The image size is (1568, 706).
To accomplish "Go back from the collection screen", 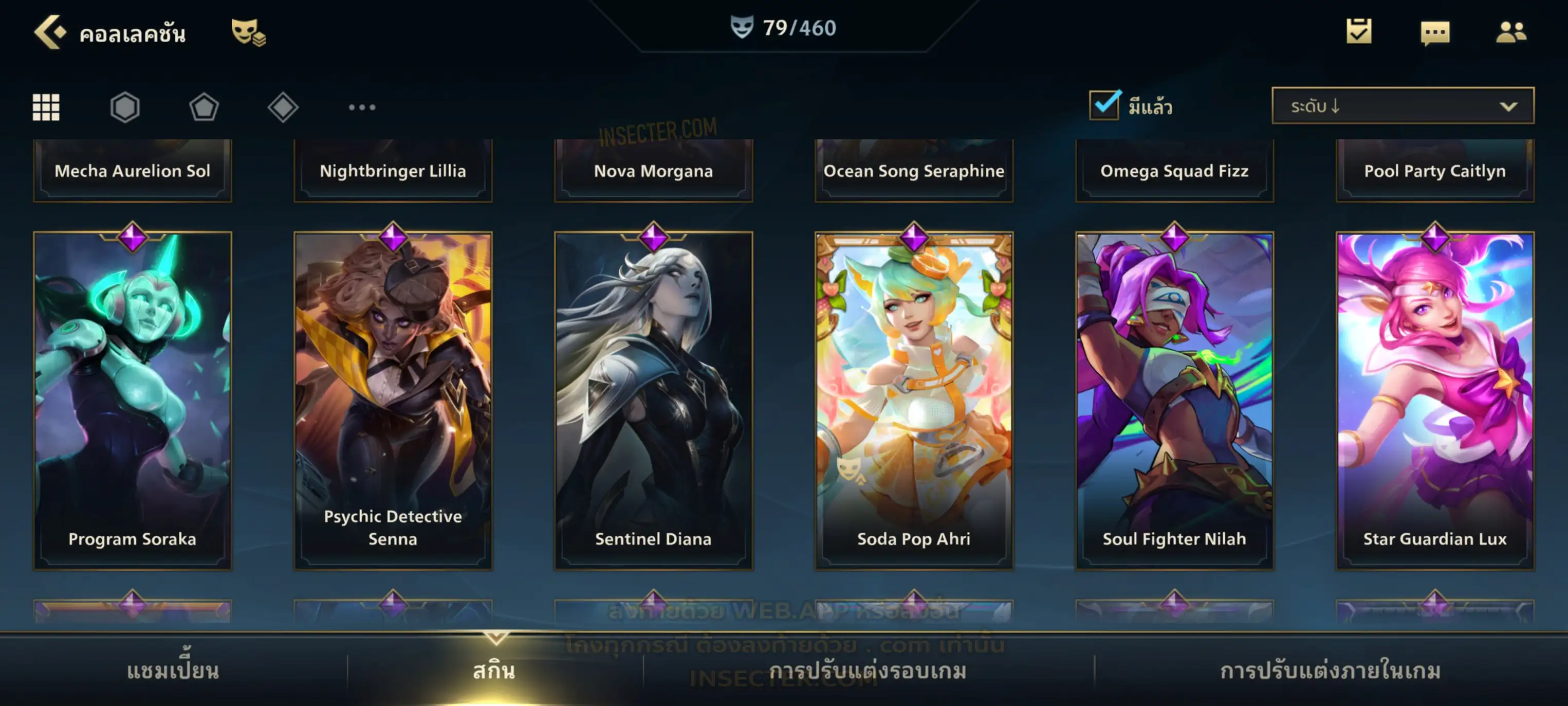I will click(x=49, y=32).
